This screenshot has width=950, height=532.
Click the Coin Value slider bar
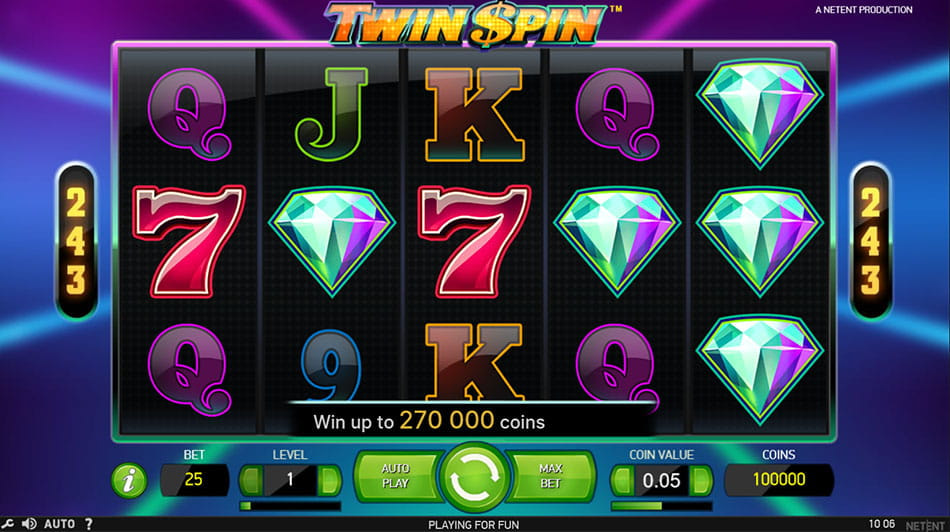coord(661,506)
